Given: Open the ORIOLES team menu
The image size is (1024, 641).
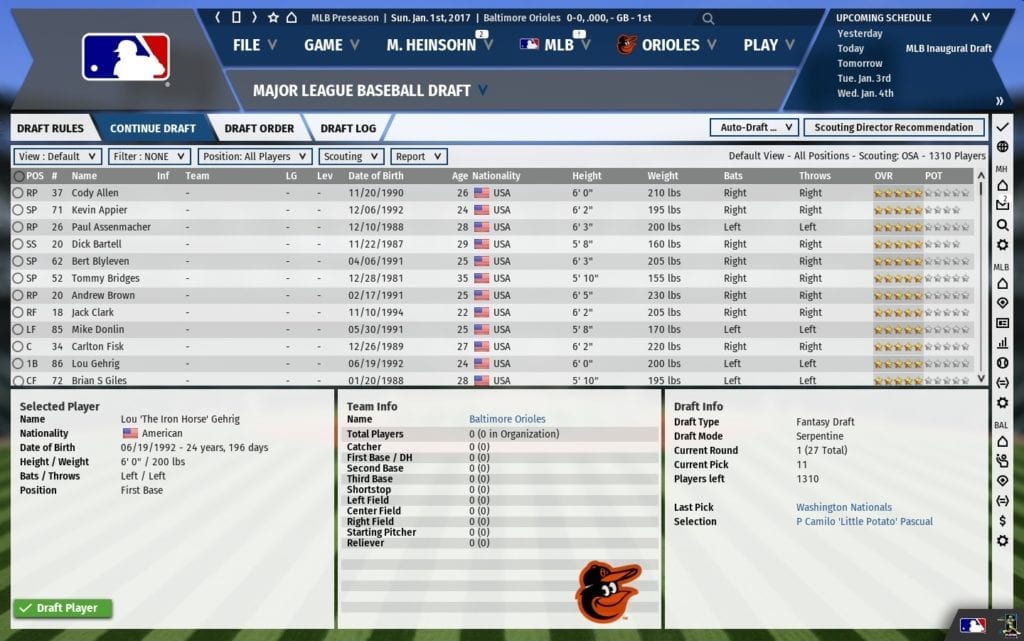Looking at the screenshot, I should click(667, 45).
